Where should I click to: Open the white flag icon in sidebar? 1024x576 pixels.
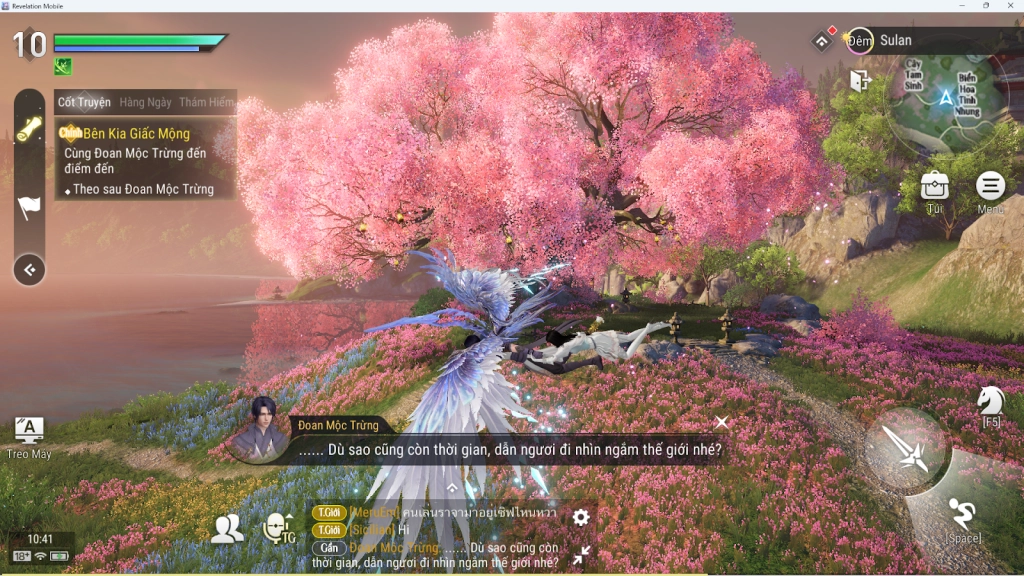click(x=29, y=207)
